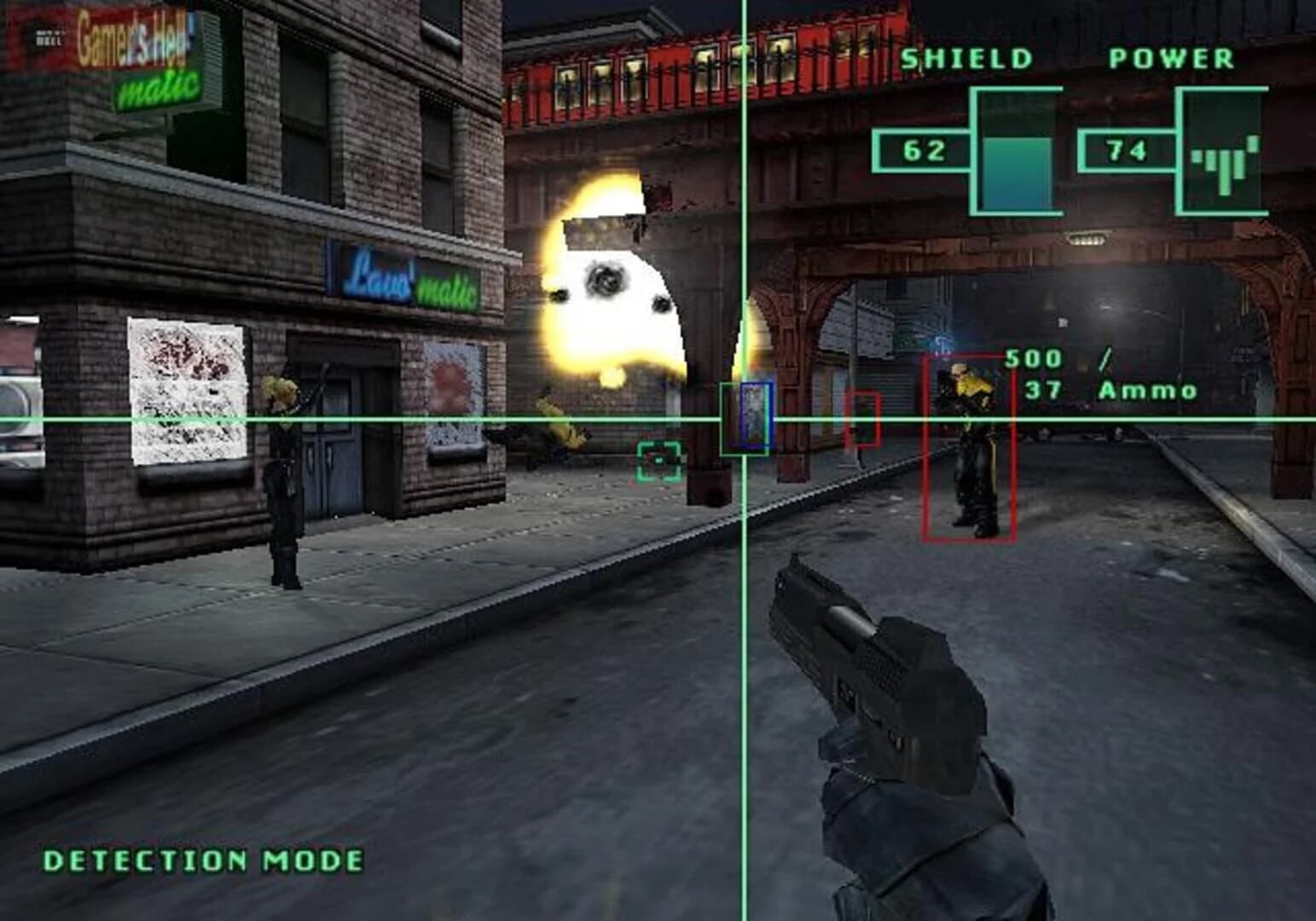
Task: Click the blue lock-on box near the pillar
Action: click(754, 415)
